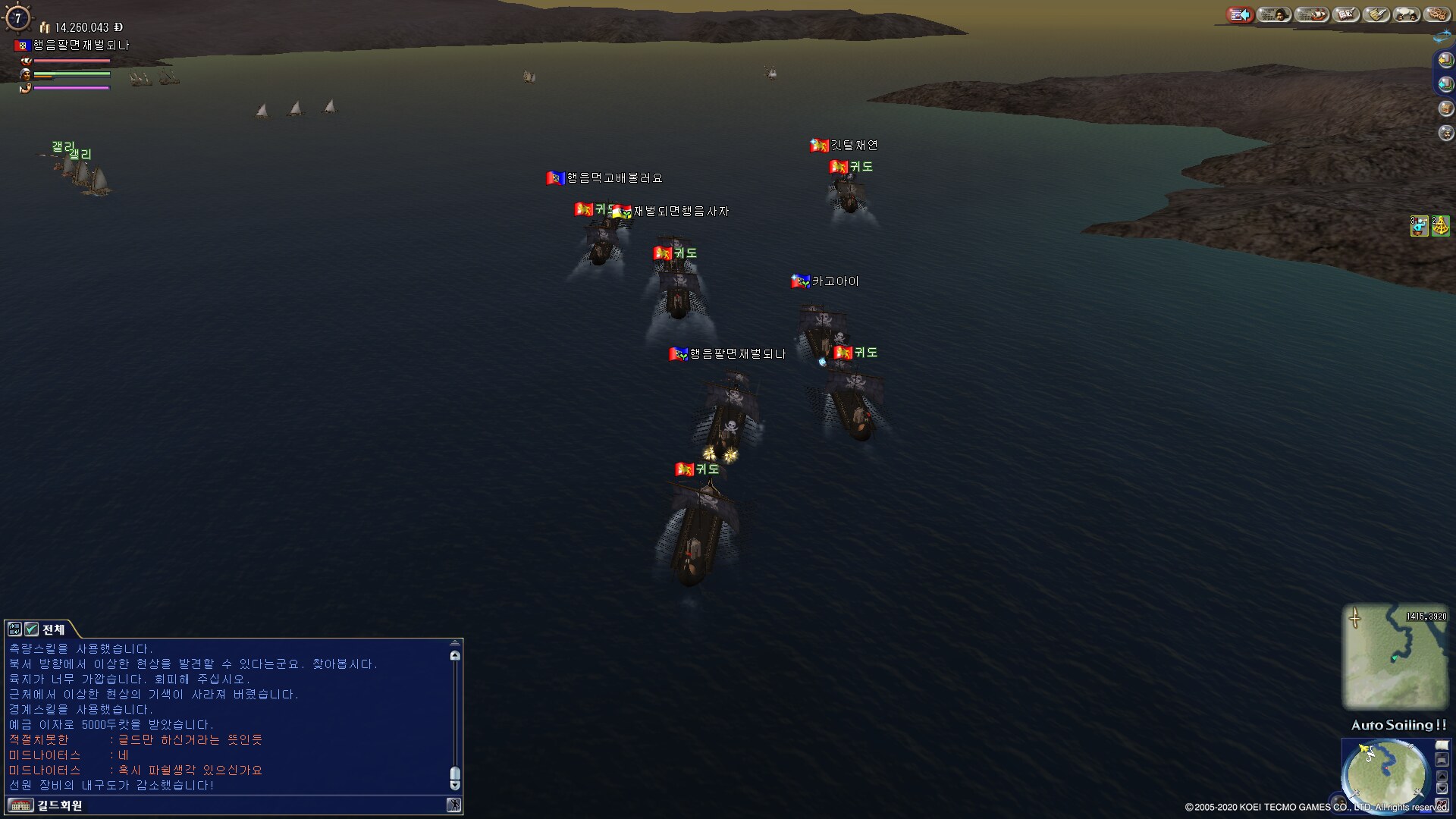
Task: Open the gear cogs settings menu
Action: coord(1436,14)
